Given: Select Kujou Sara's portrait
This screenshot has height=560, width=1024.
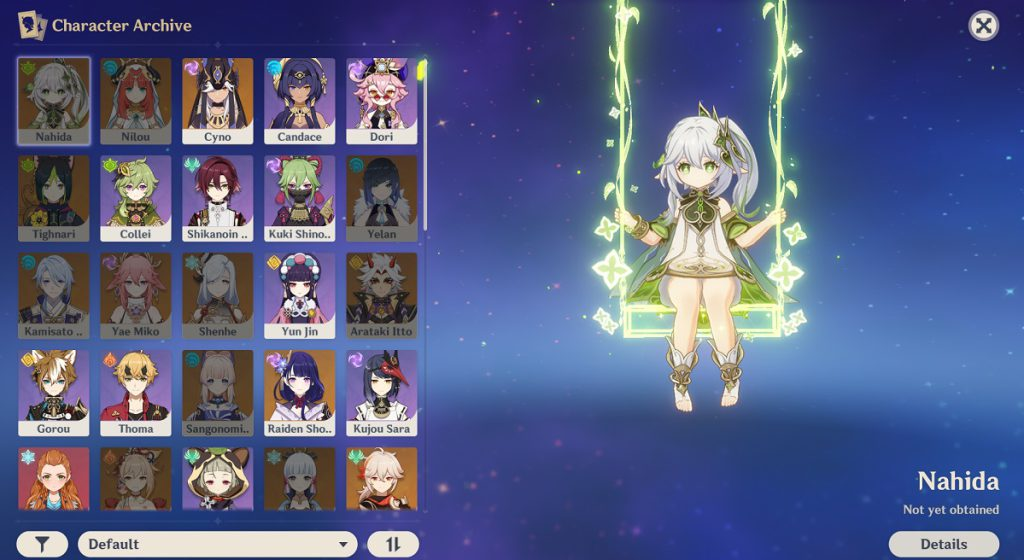Looking at the screenshot, I should click(382, 392).
